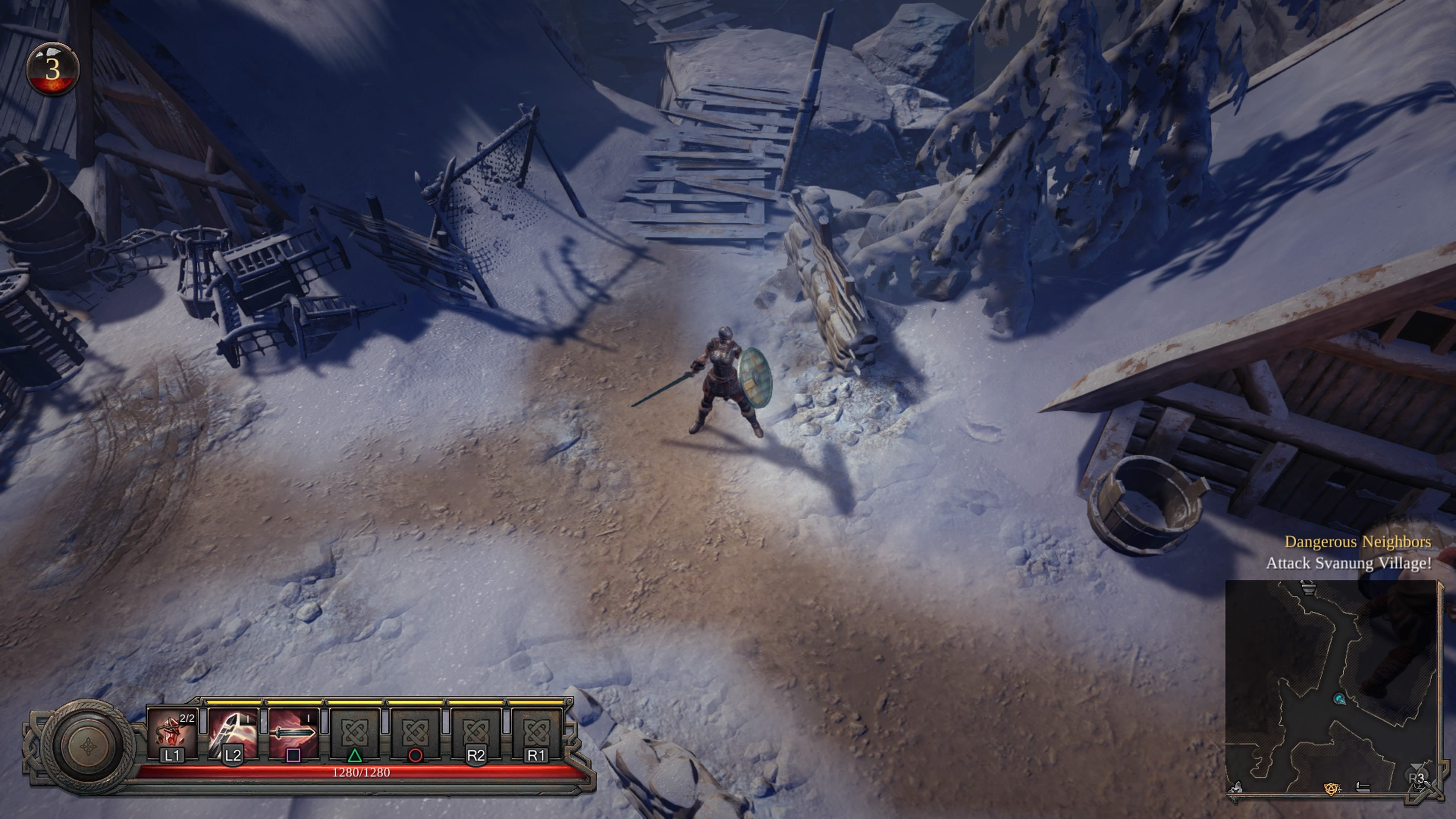Select the Dangerous Neighbors quest title
This screenshot has height=819, width=1456.
click(x=1358, y=541)
